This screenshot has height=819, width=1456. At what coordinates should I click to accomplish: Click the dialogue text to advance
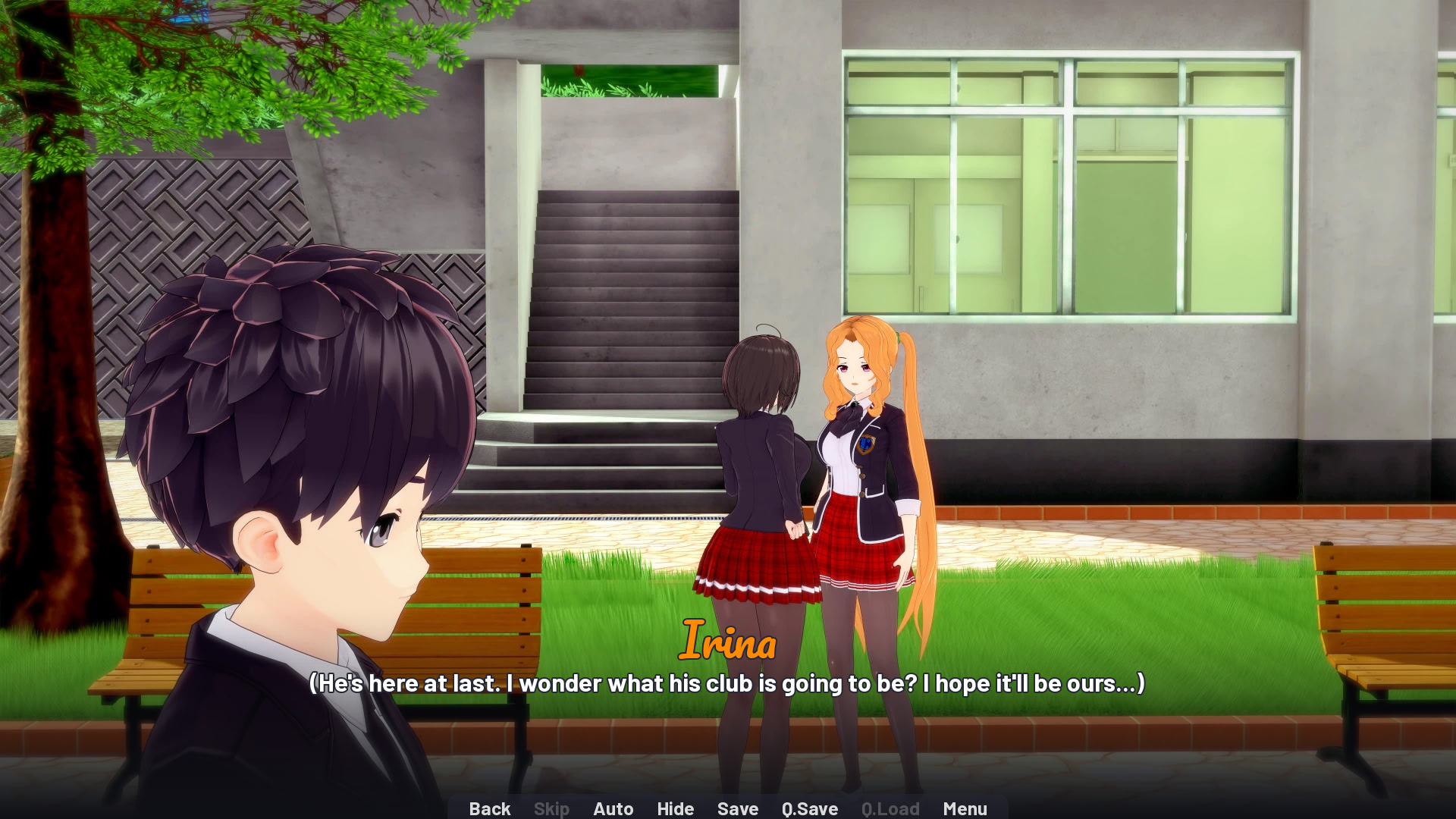(x=726, y=683)
